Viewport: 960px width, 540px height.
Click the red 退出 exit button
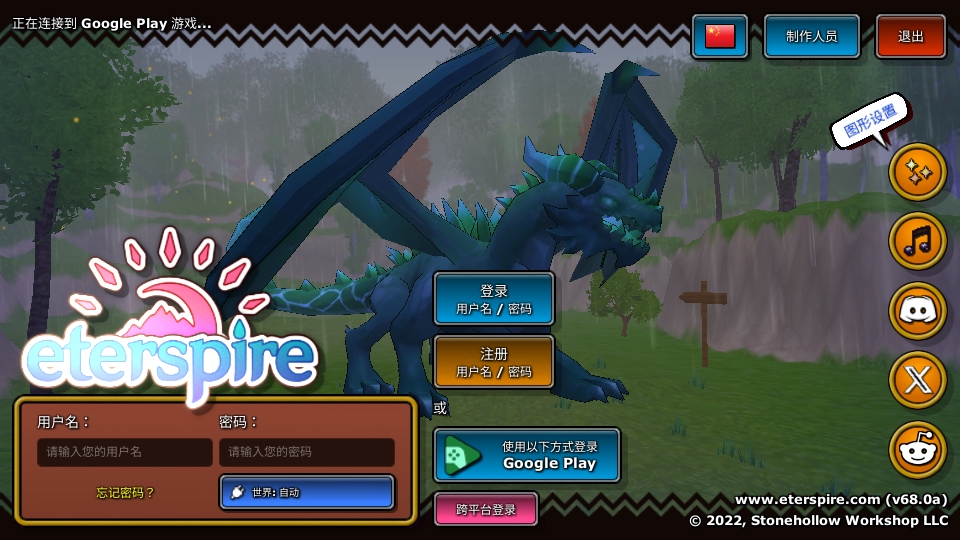pyautogui.click(x=911, y=37)
